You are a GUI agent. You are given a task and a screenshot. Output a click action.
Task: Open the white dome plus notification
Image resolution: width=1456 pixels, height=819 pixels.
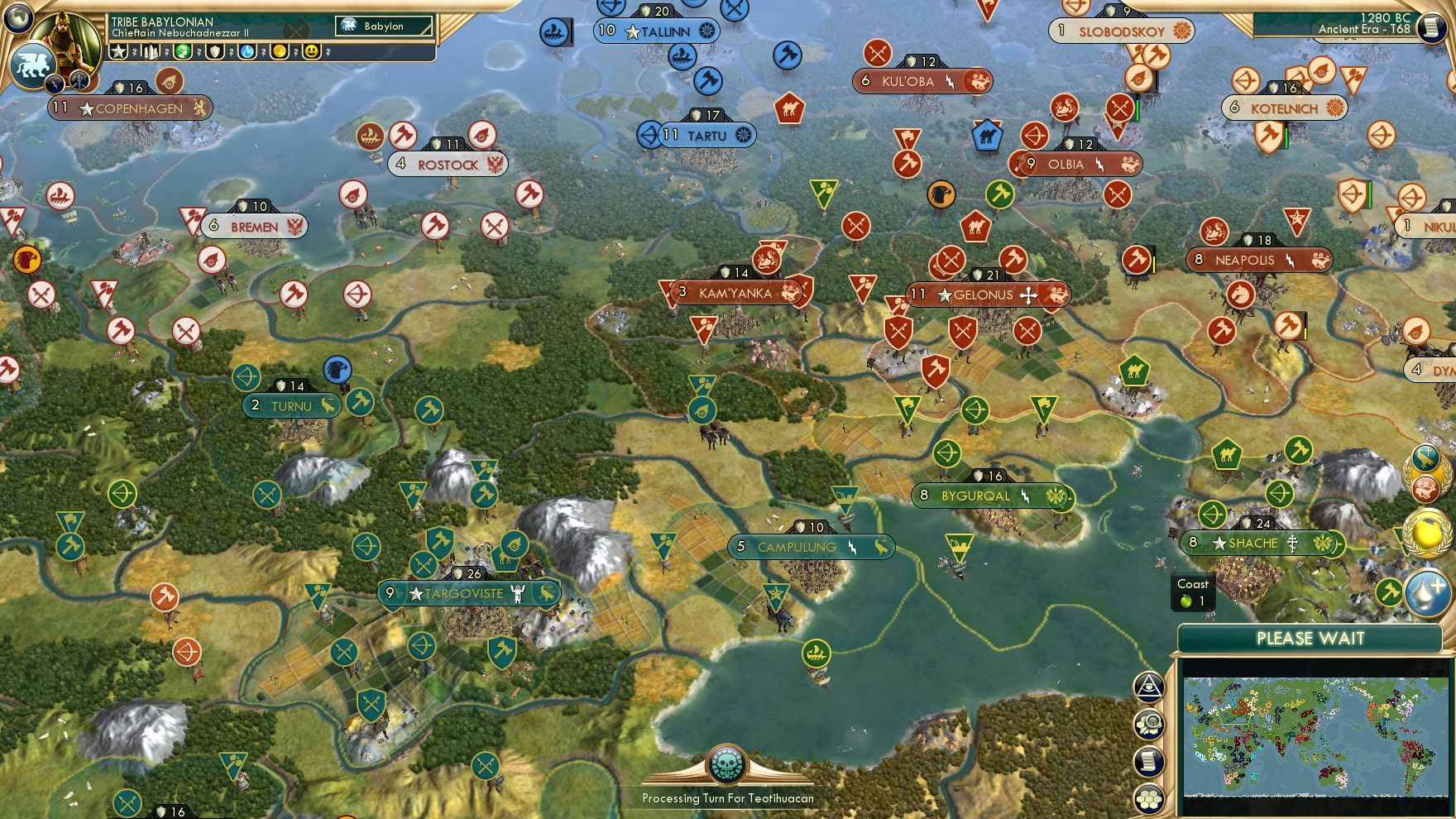pyautogui.click(x=1427, y=592)
